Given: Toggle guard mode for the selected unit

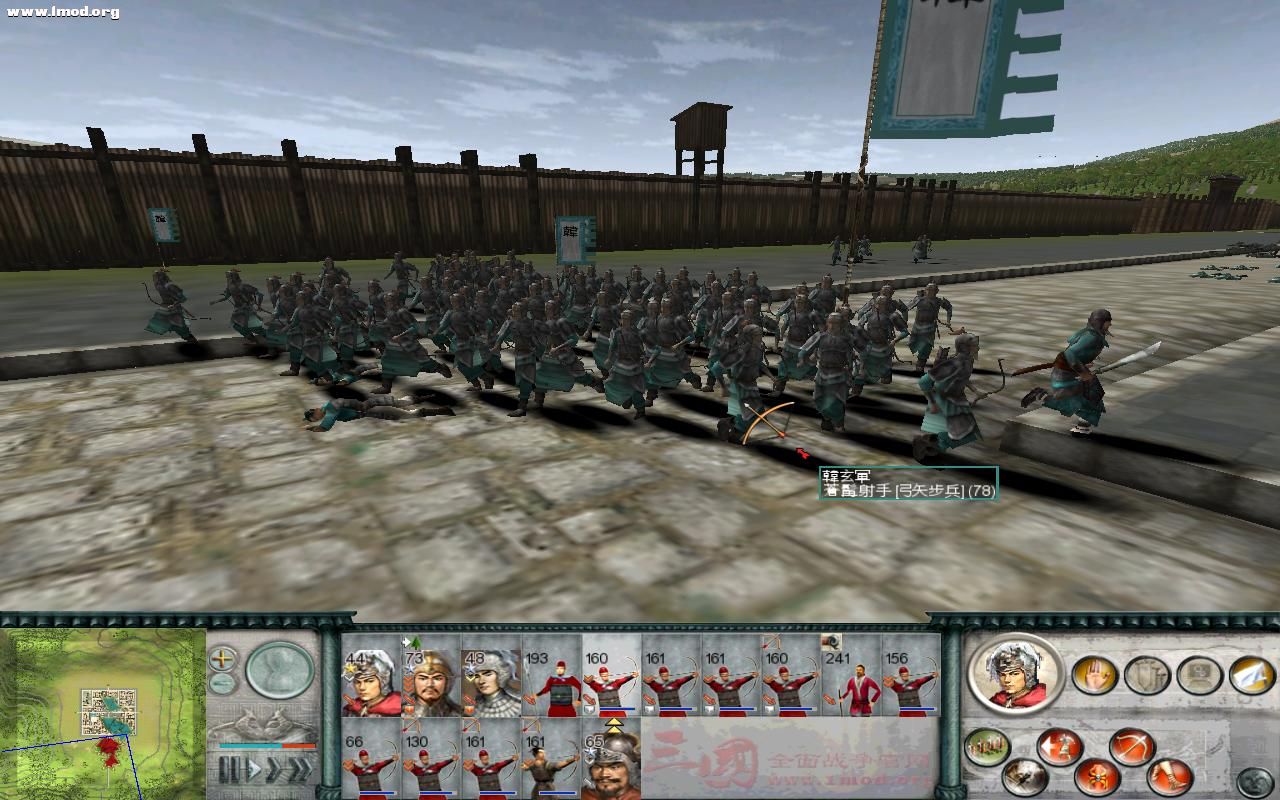Looking at the screenshot, I should point(1026,777).
